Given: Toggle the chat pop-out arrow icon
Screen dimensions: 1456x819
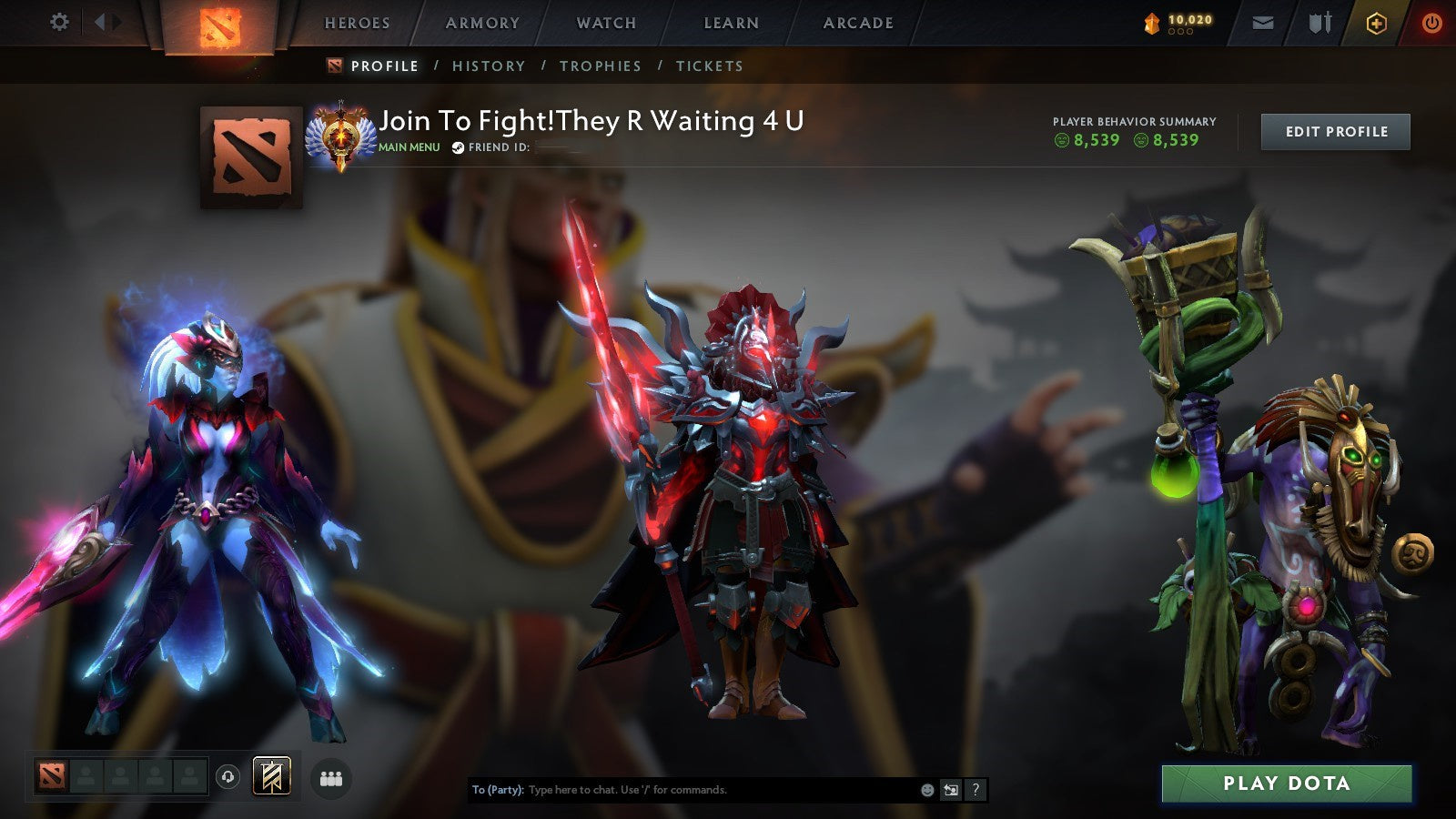Looking at the screenshot, I should pyautogui.click(x=950, y=791).
